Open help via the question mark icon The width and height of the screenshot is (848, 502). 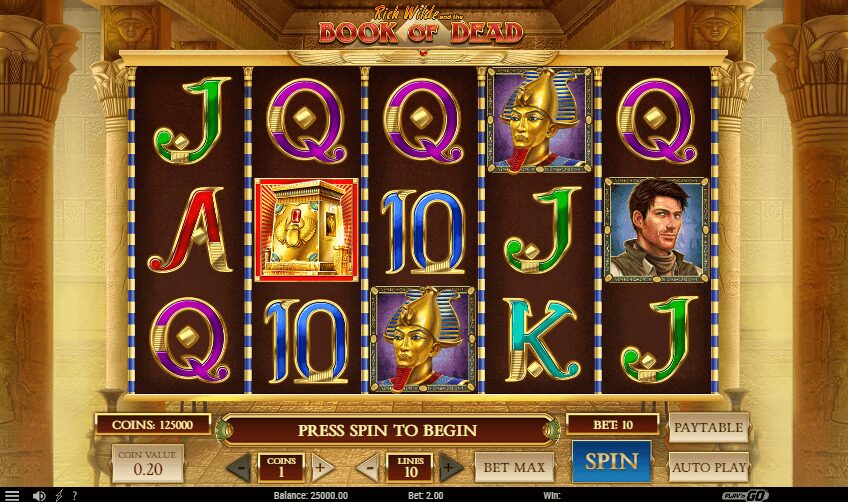(x=74, y=495)
